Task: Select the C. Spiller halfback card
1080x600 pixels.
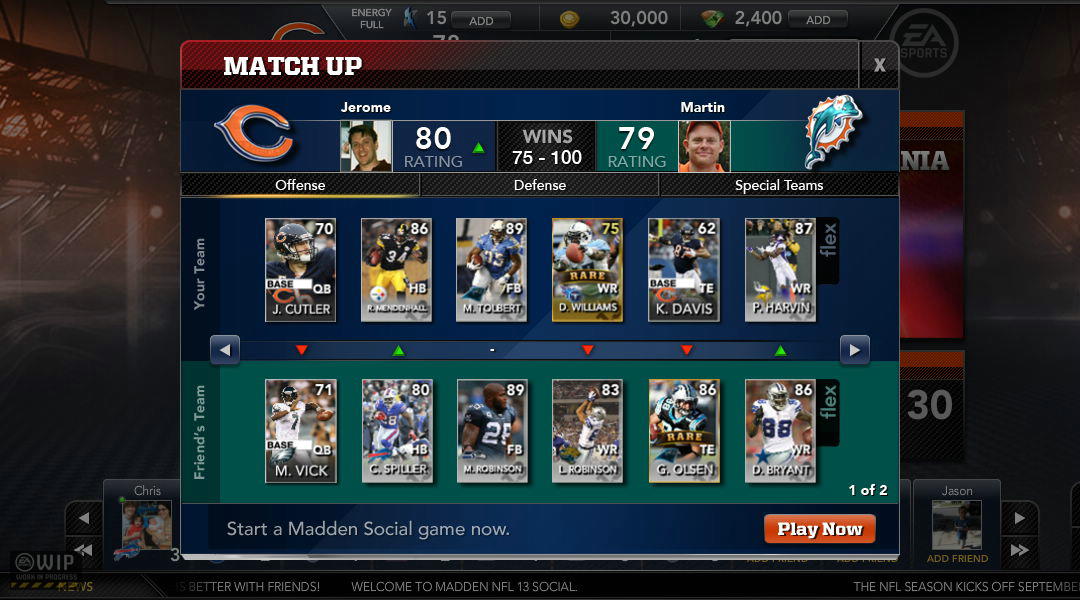Action: [x=396, y=431]
